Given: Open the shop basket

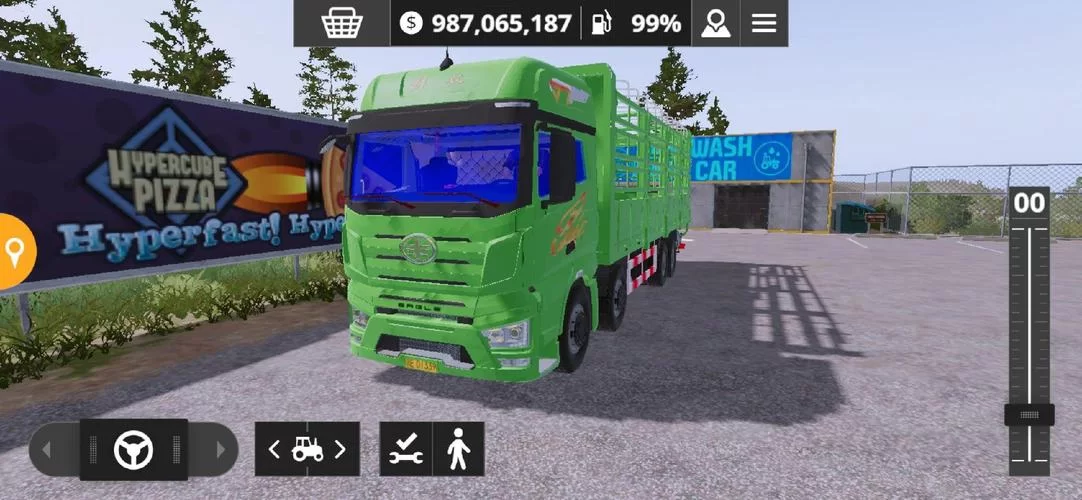Looking at the screenshot, I should 341,23.
